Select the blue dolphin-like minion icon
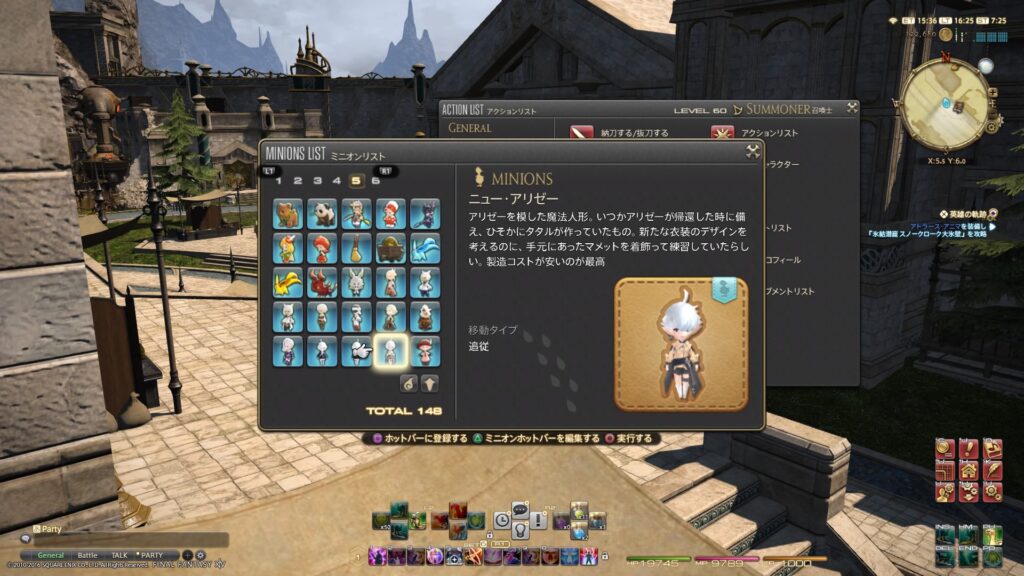Screen dimensions: 1024x576 pyautogui.click(x=424, y=248)
